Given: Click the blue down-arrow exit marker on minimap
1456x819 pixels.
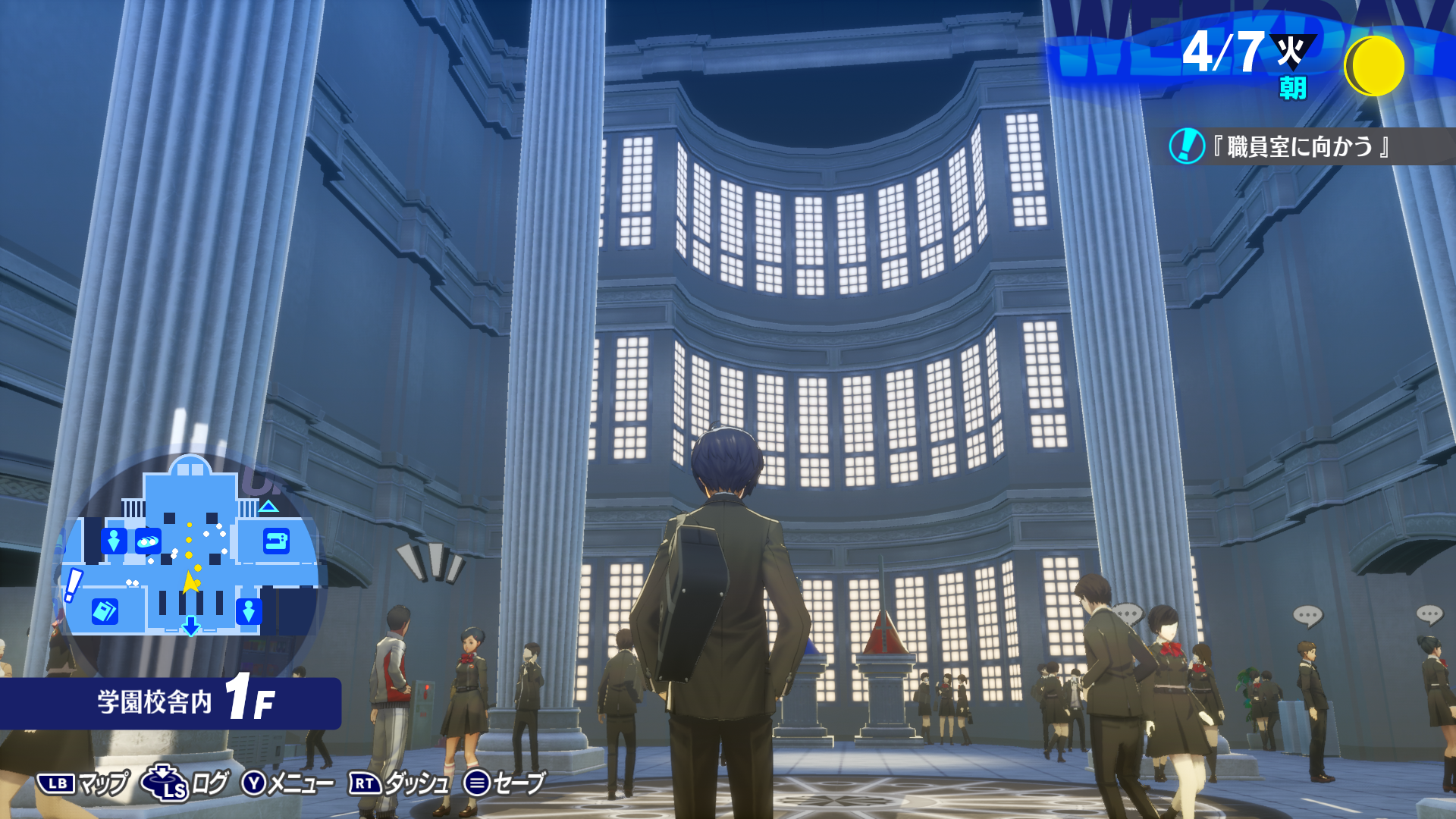Looking at the screenshot, I should (x=190, y=626).
